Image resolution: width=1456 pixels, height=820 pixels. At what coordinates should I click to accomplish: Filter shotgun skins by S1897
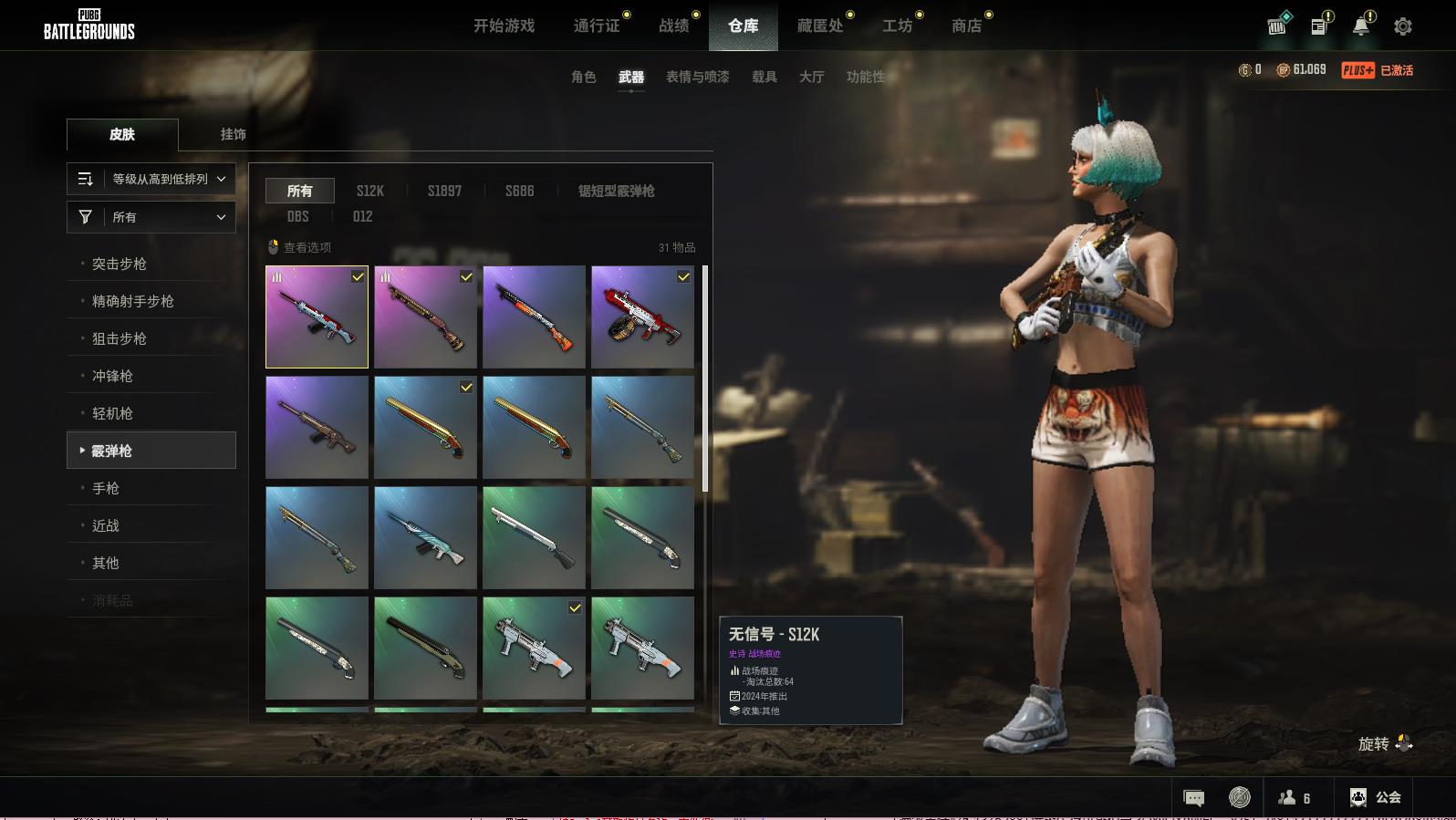tap(444, 191)
